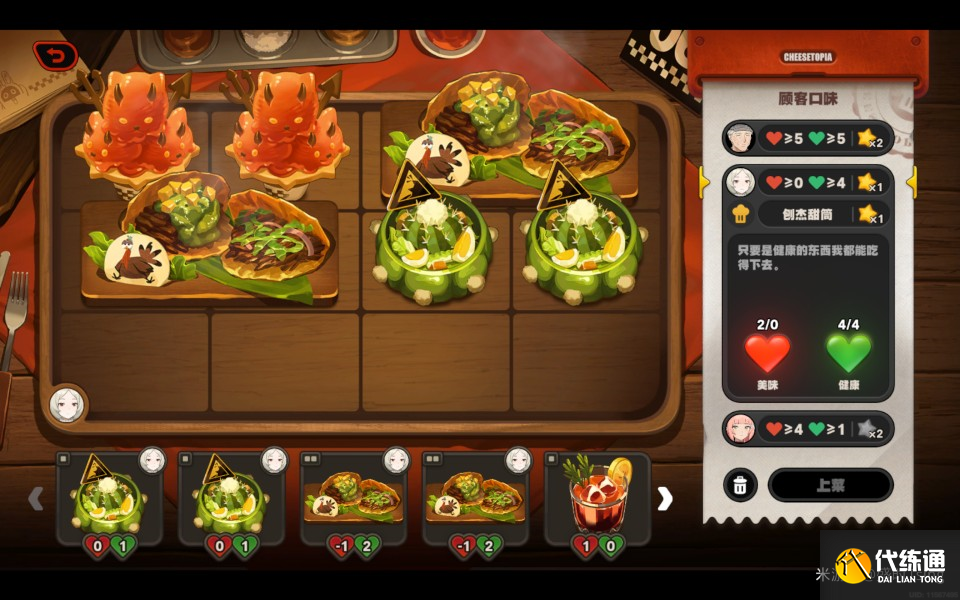This screenshot has height=600, width=960.
Task: Select the gray-haired customer's taste row
Action: [x=808, y=138]
